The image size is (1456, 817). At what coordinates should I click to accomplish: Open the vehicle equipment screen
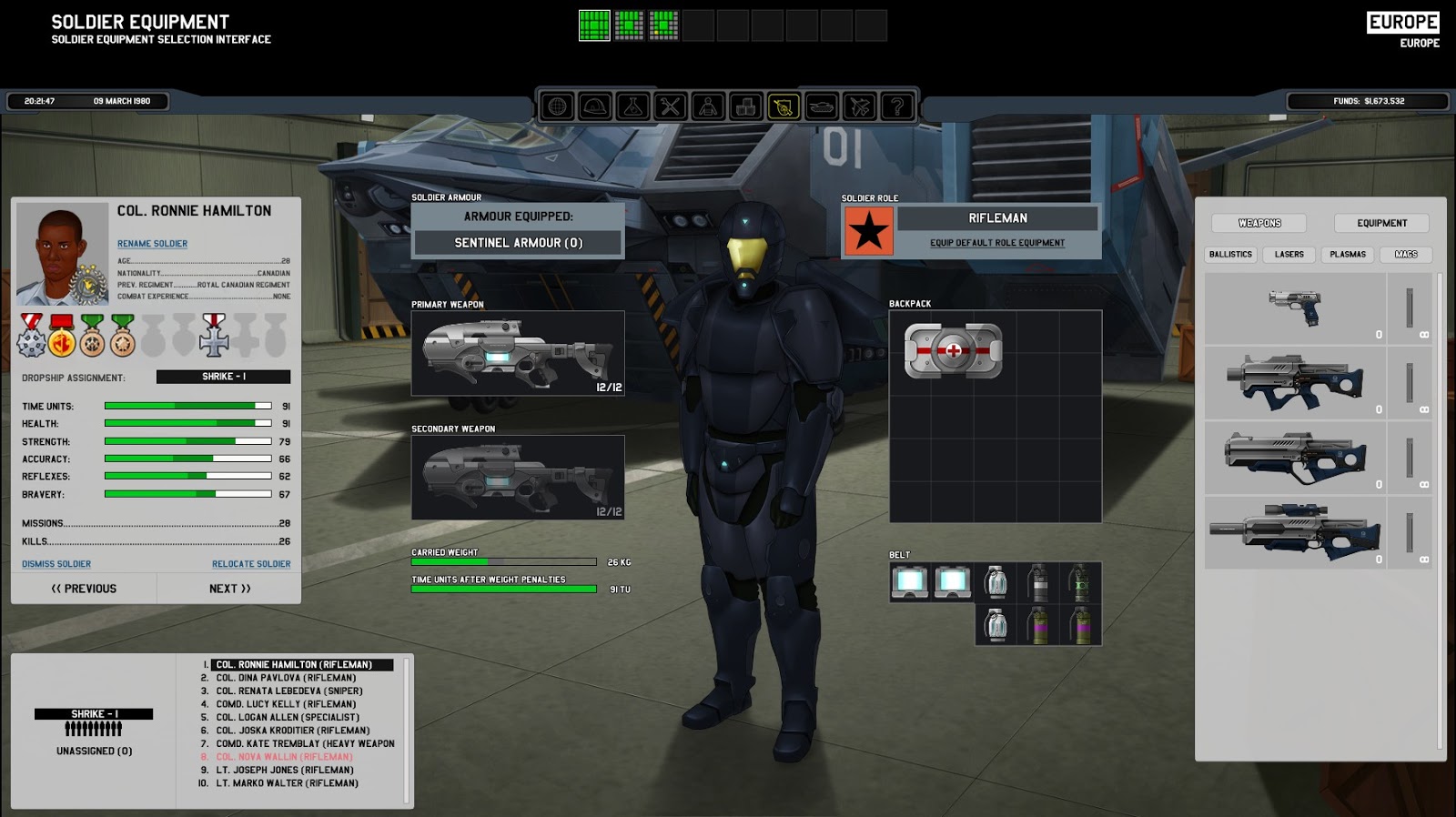[x=821, y=106]
